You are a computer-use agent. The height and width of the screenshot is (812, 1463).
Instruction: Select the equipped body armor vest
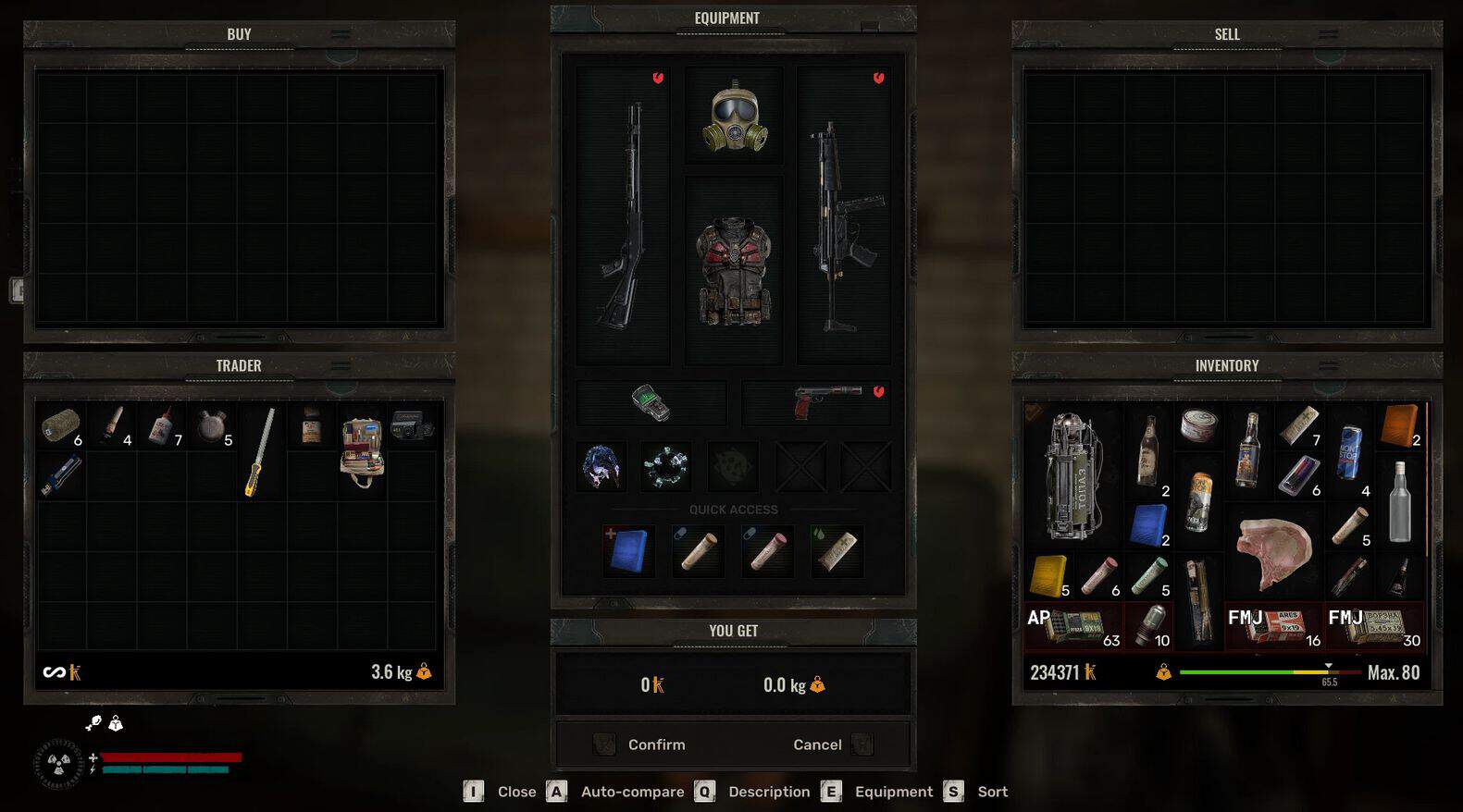point(734,272)
